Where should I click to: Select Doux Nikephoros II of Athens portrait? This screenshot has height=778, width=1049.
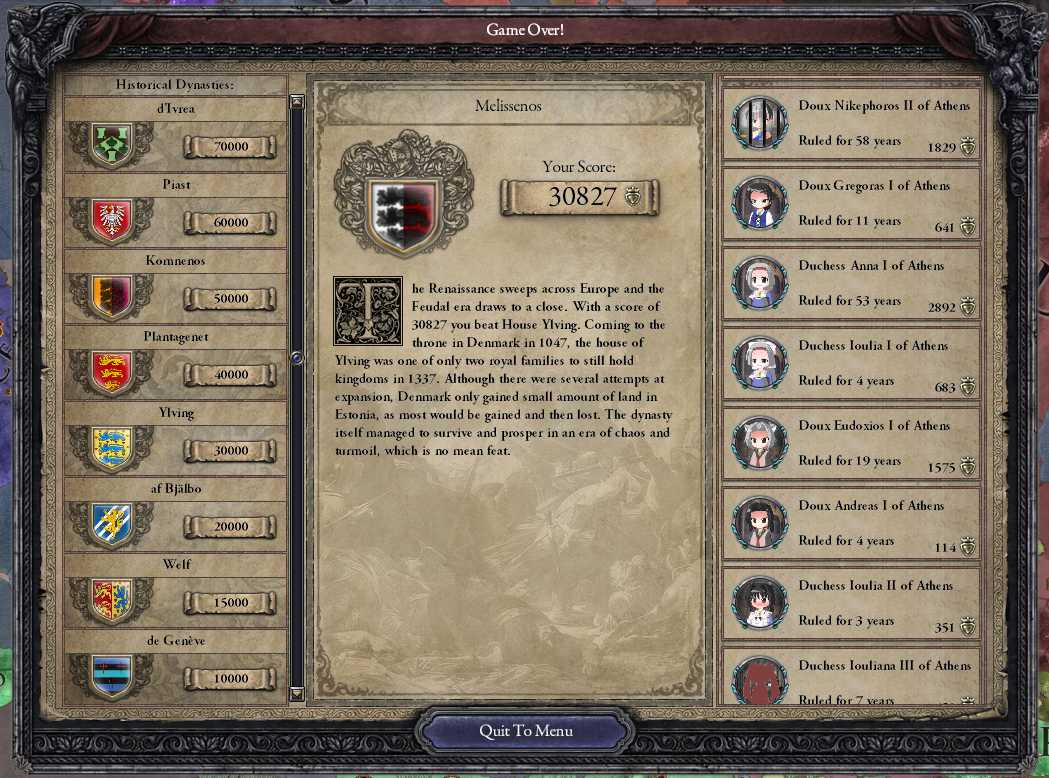pyautogui.click(x=760, y=122)
